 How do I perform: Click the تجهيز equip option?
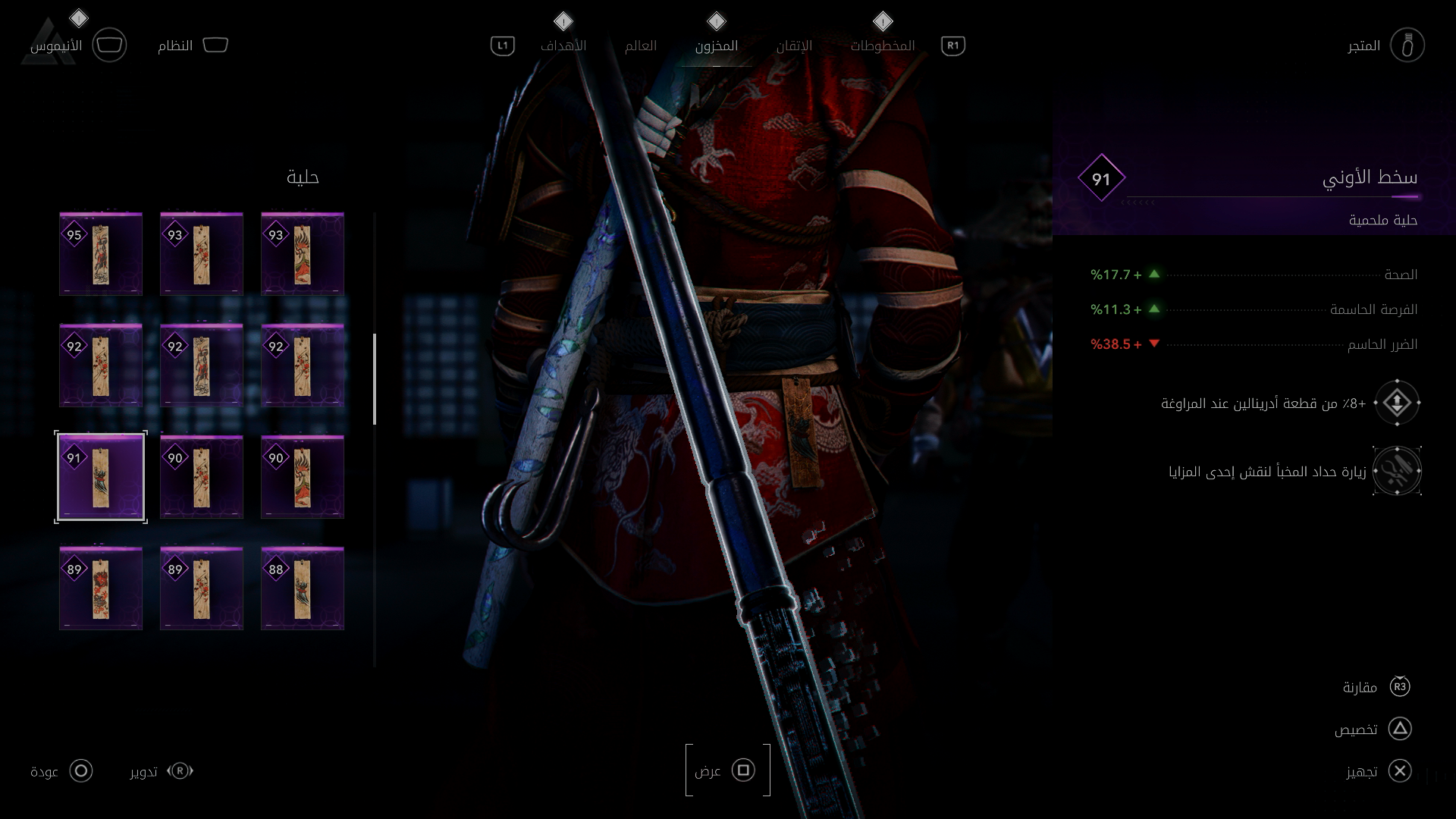(x=1399, y=771)
